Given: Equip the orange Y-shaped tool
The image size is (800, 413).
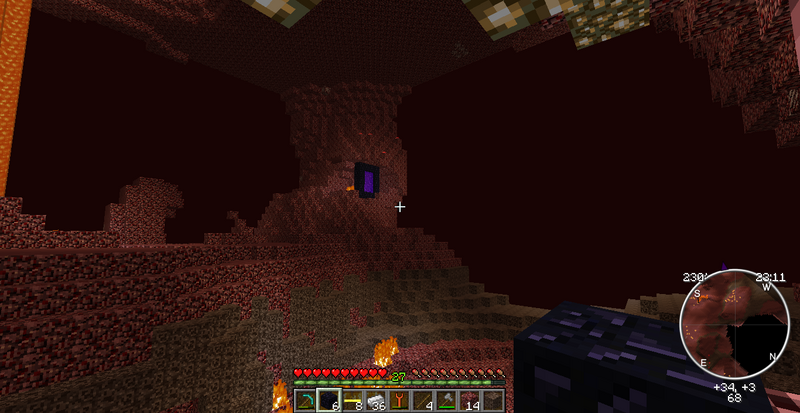Looking at the screenshot, I should (x=399, y=400).
